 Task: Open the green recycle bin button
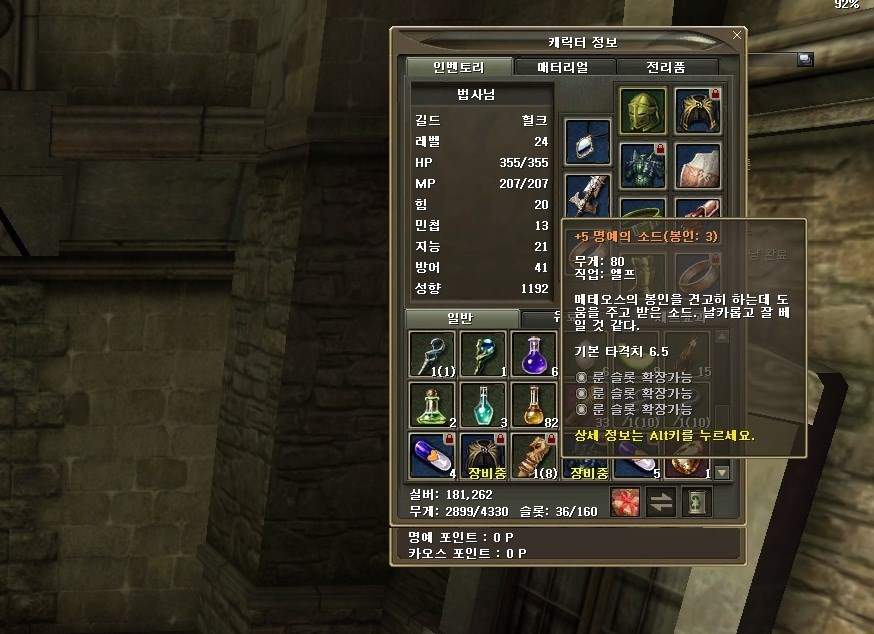point(696,503)
